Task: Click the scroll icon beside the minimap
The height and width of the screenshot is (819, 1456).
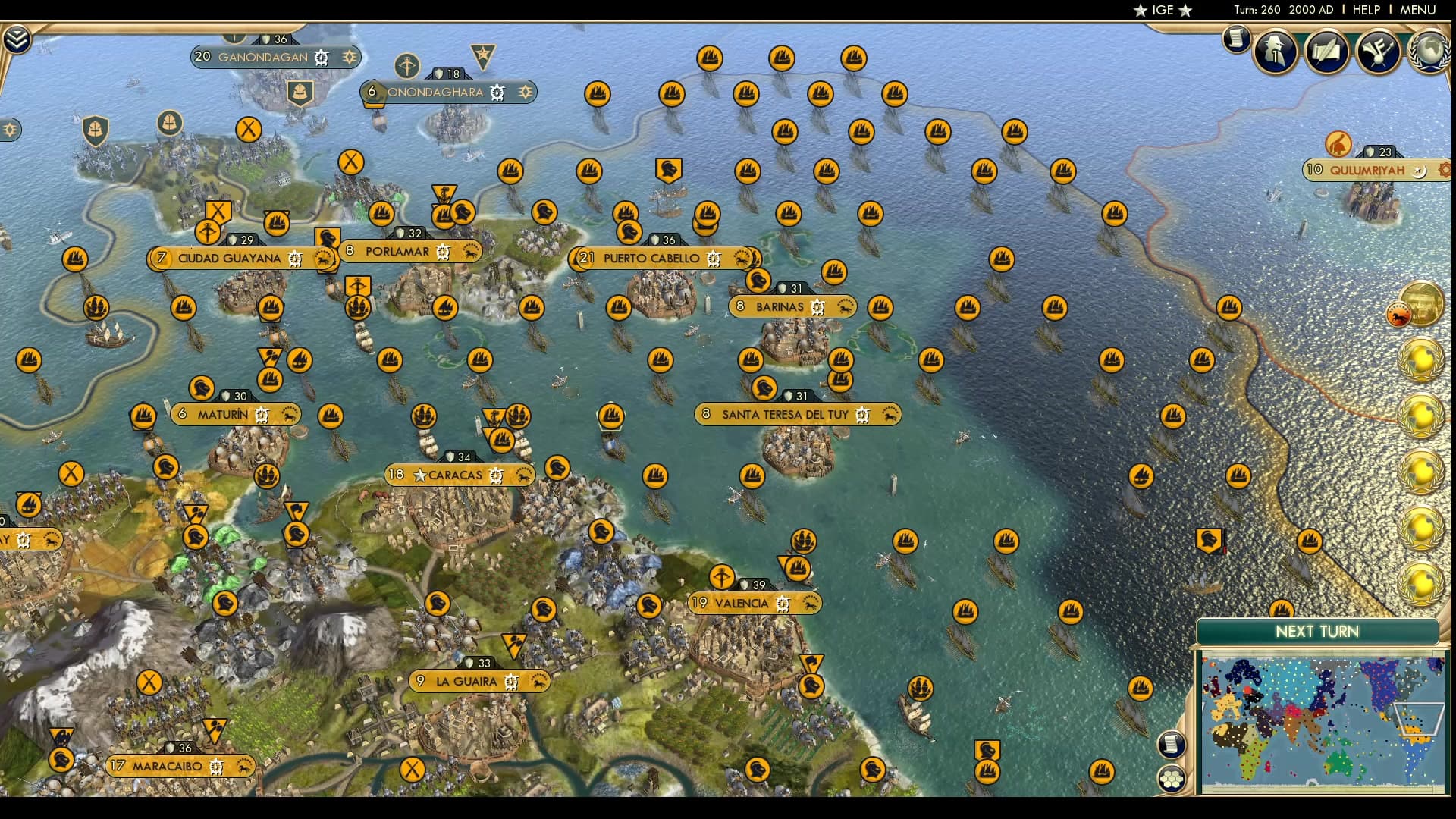Action: pyautogui.click(x=1172, y=743)
